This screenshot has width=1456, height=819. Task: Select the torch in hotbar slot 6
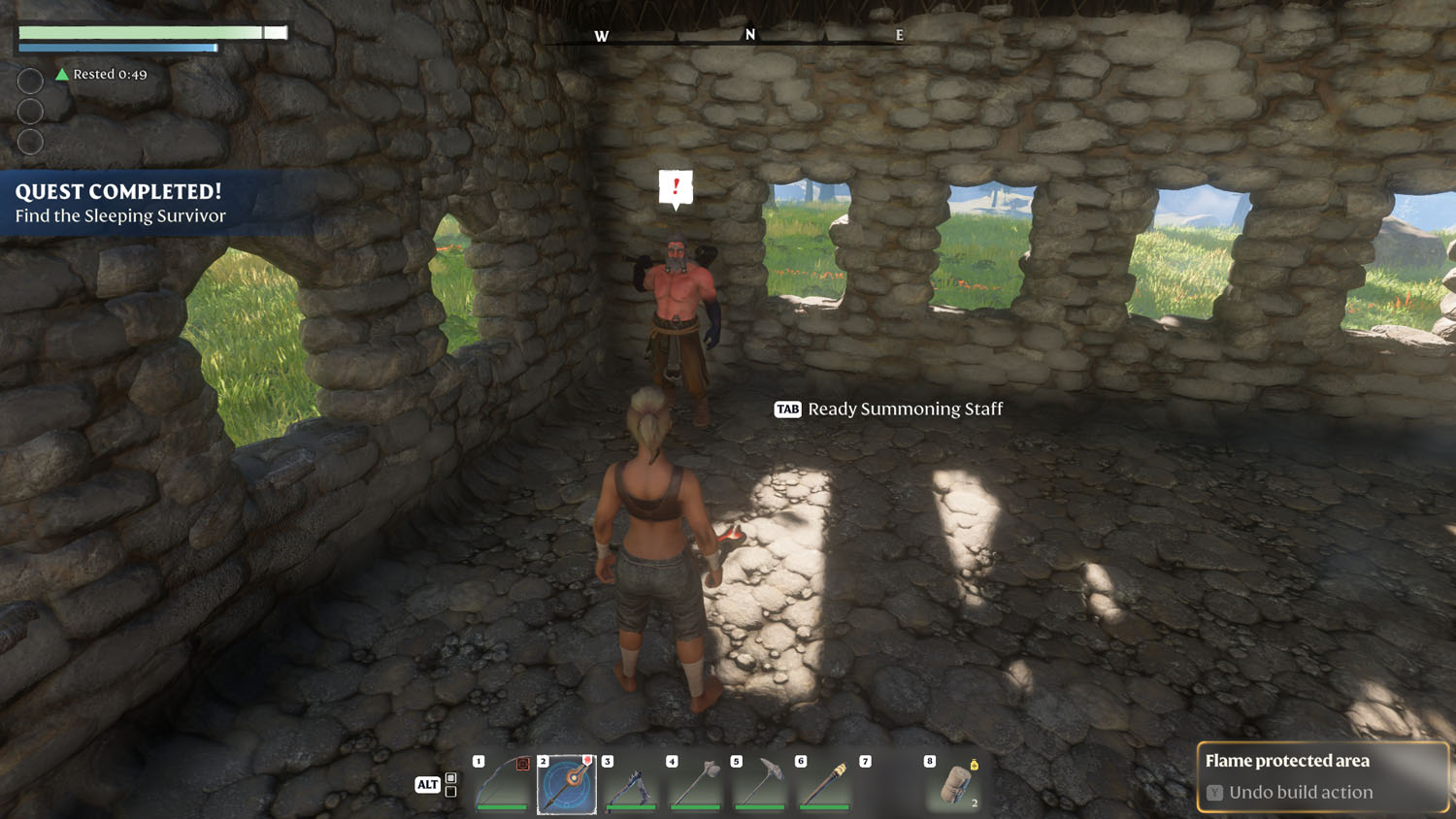pyautogui.click(x=824, y=784)
